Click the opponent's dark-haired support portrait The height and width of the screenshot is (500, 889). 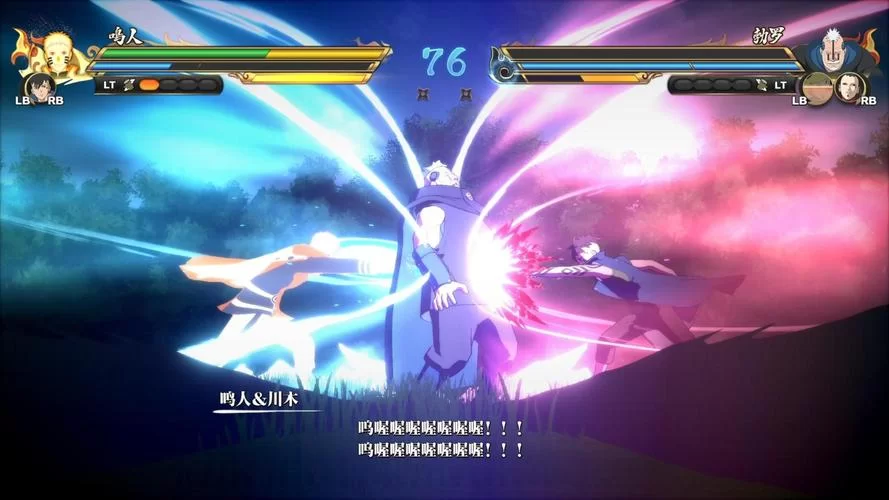click(849, 87)
